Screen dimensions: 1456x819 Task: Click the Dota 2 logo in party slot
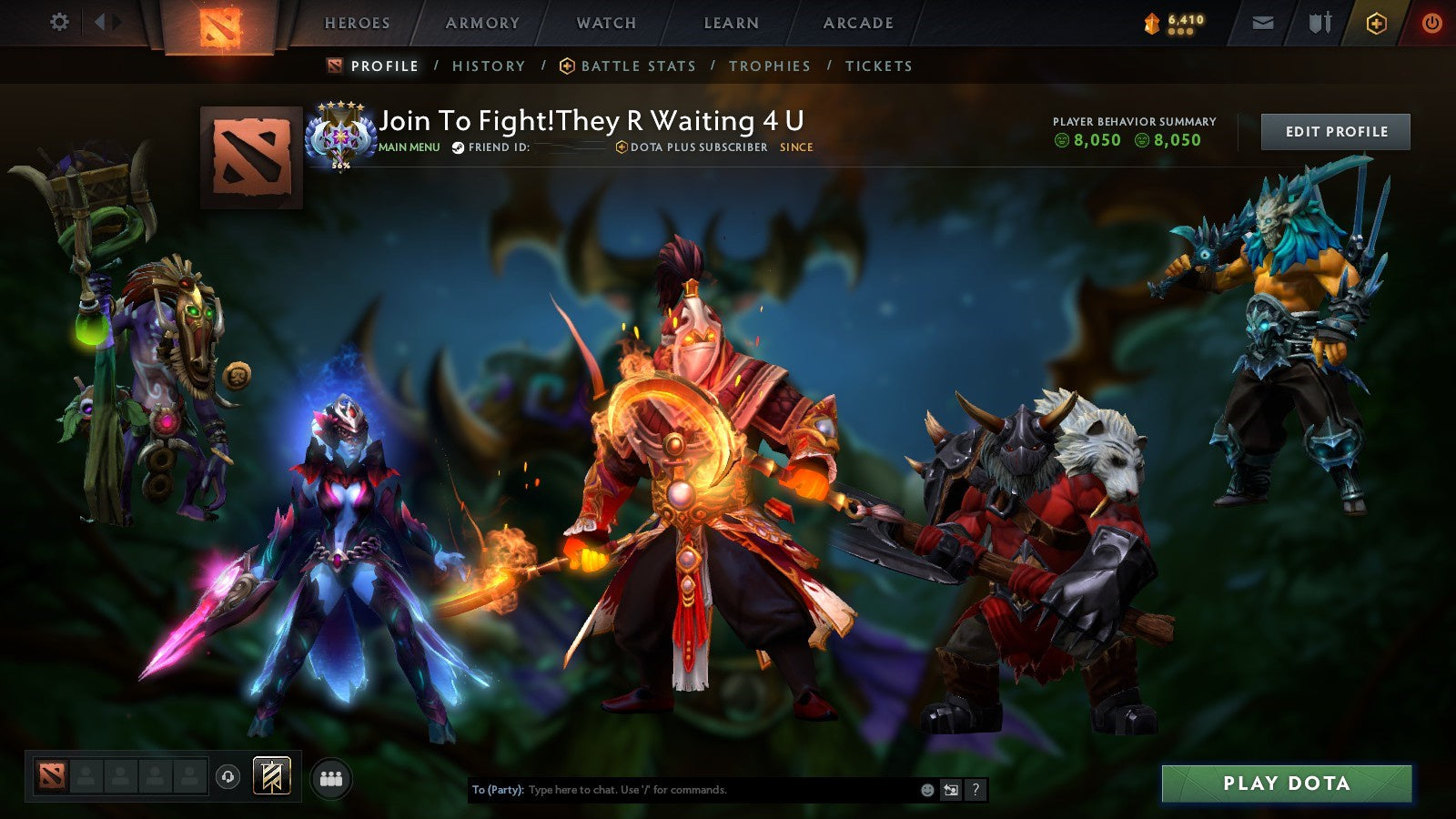[52, 777]
